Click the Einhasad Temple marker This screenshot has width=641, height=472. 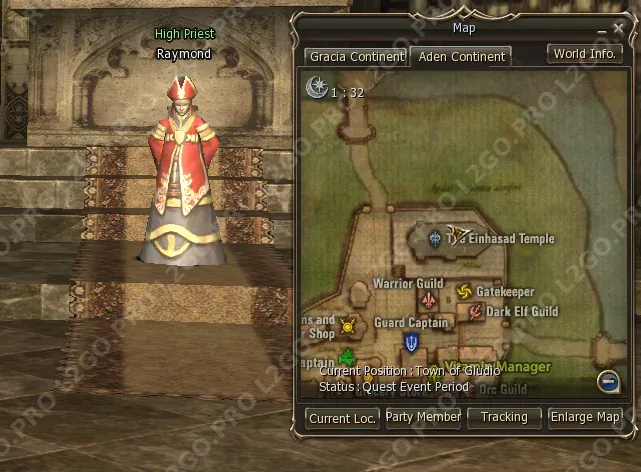tap(435, 239)
